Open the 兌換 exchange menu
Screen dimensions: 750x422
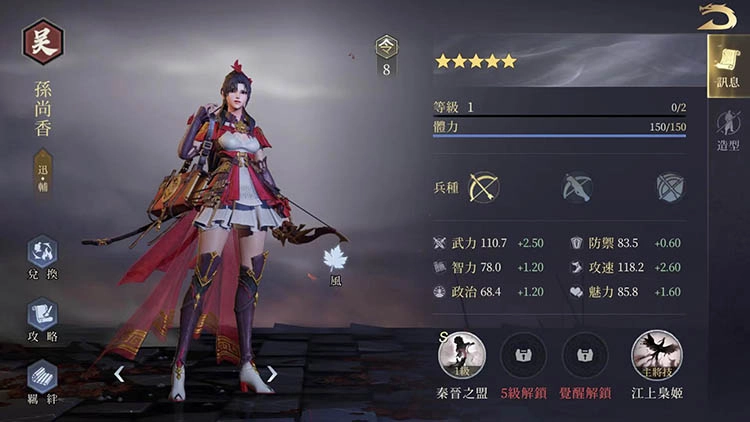42,255
